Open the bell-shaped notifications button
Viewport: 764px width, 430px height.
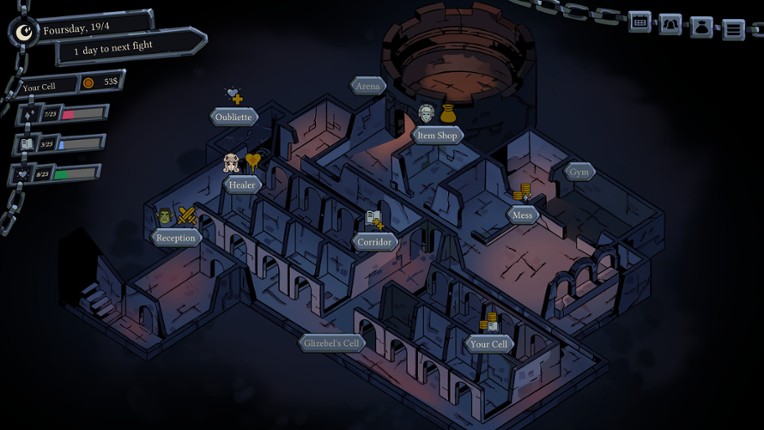671,24
